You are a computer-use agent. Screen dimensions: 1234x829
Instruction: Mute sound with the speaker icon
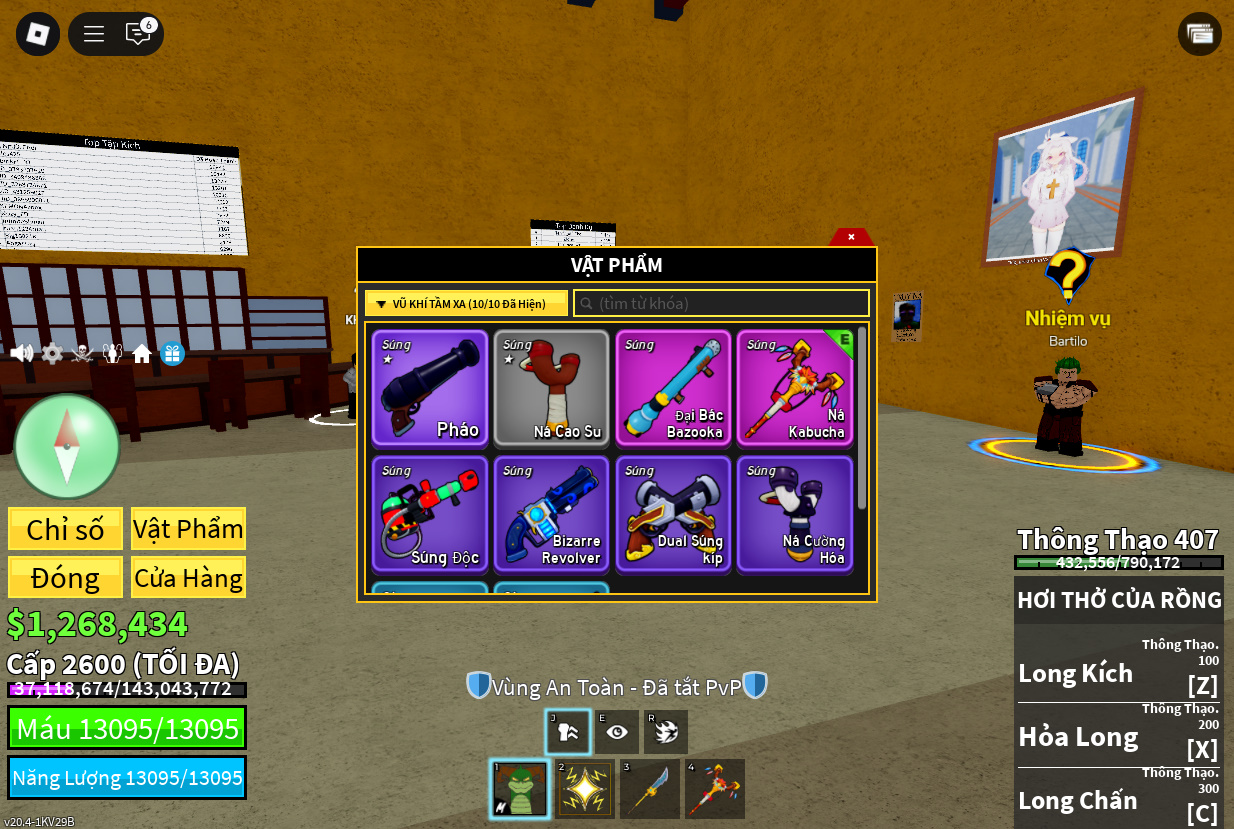point(21,353)
